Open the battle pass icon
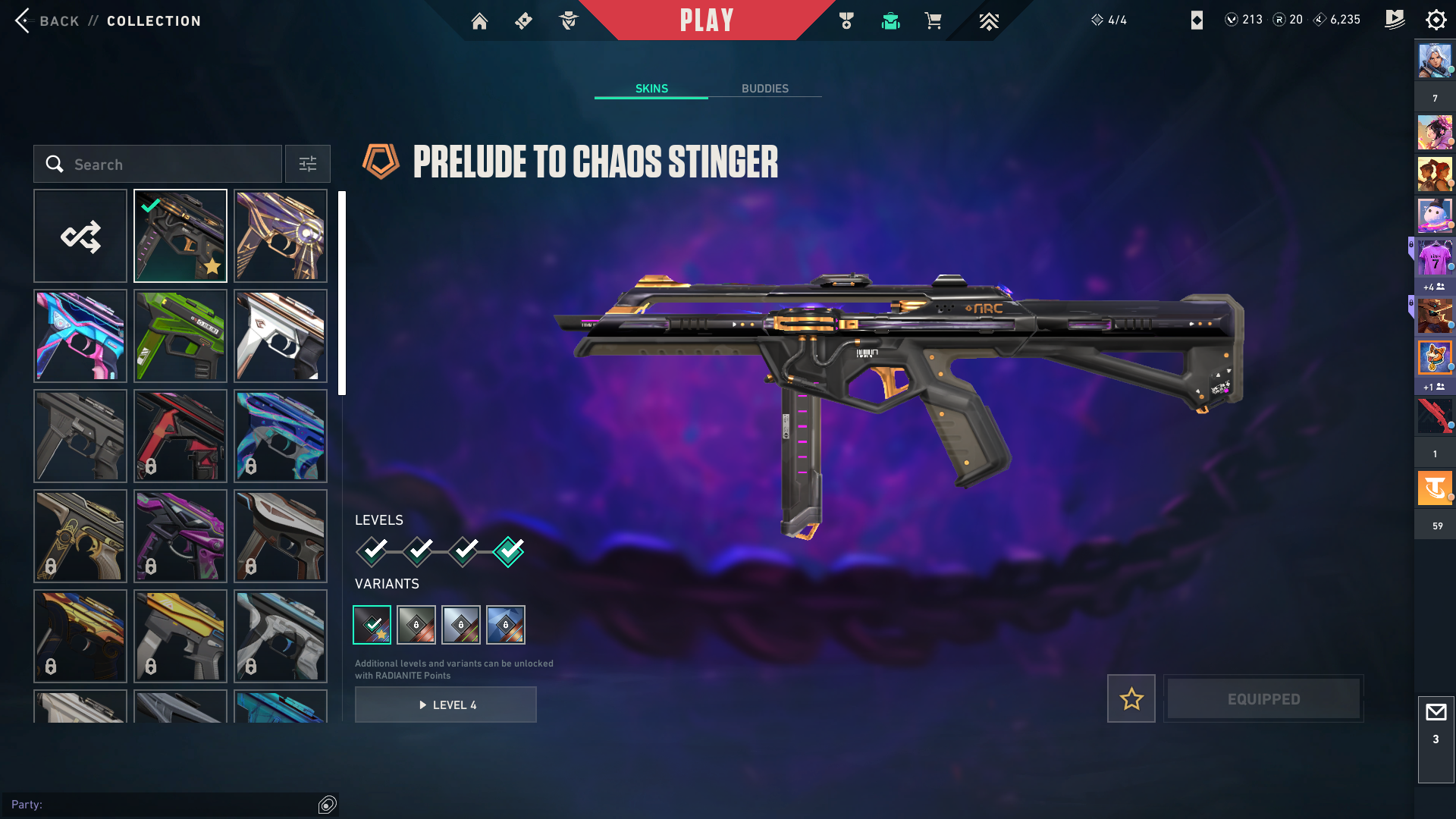Screen dimensions: 1456x819 (x=1395, y=20)
